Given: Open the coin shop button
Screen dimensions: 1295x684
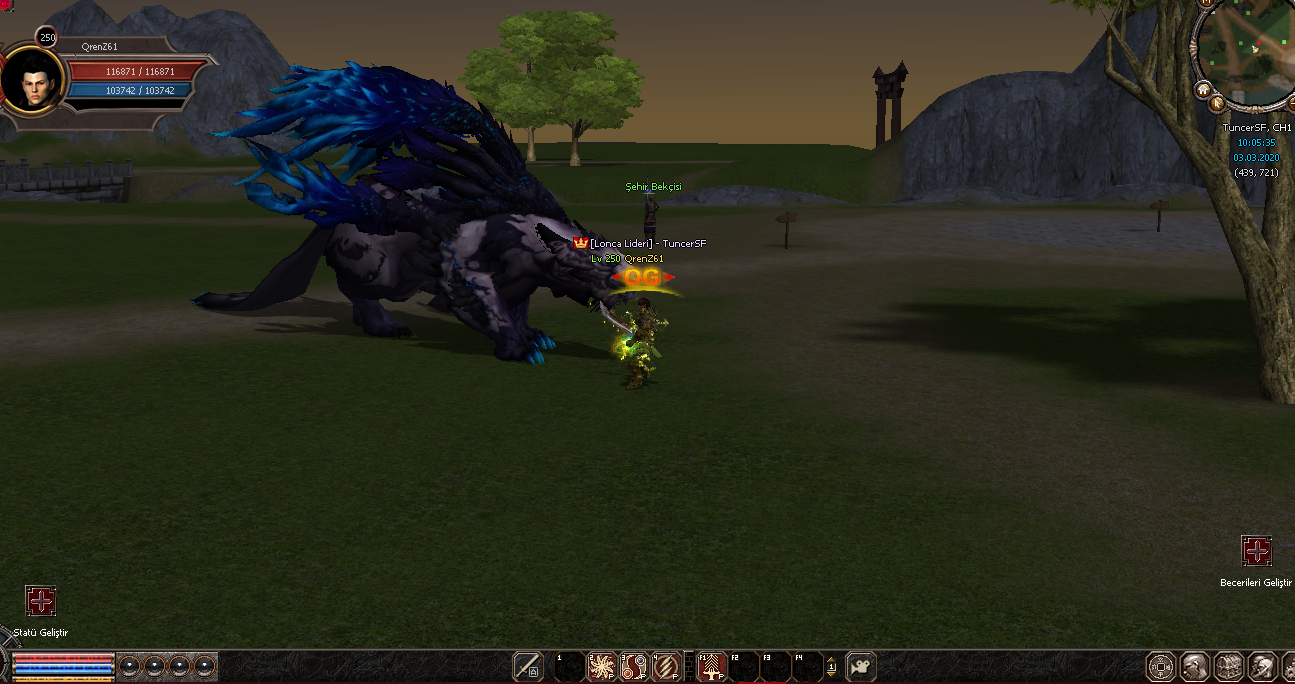Looking at the screenshot, I should pyautogui.click(x=1160, y=666).
